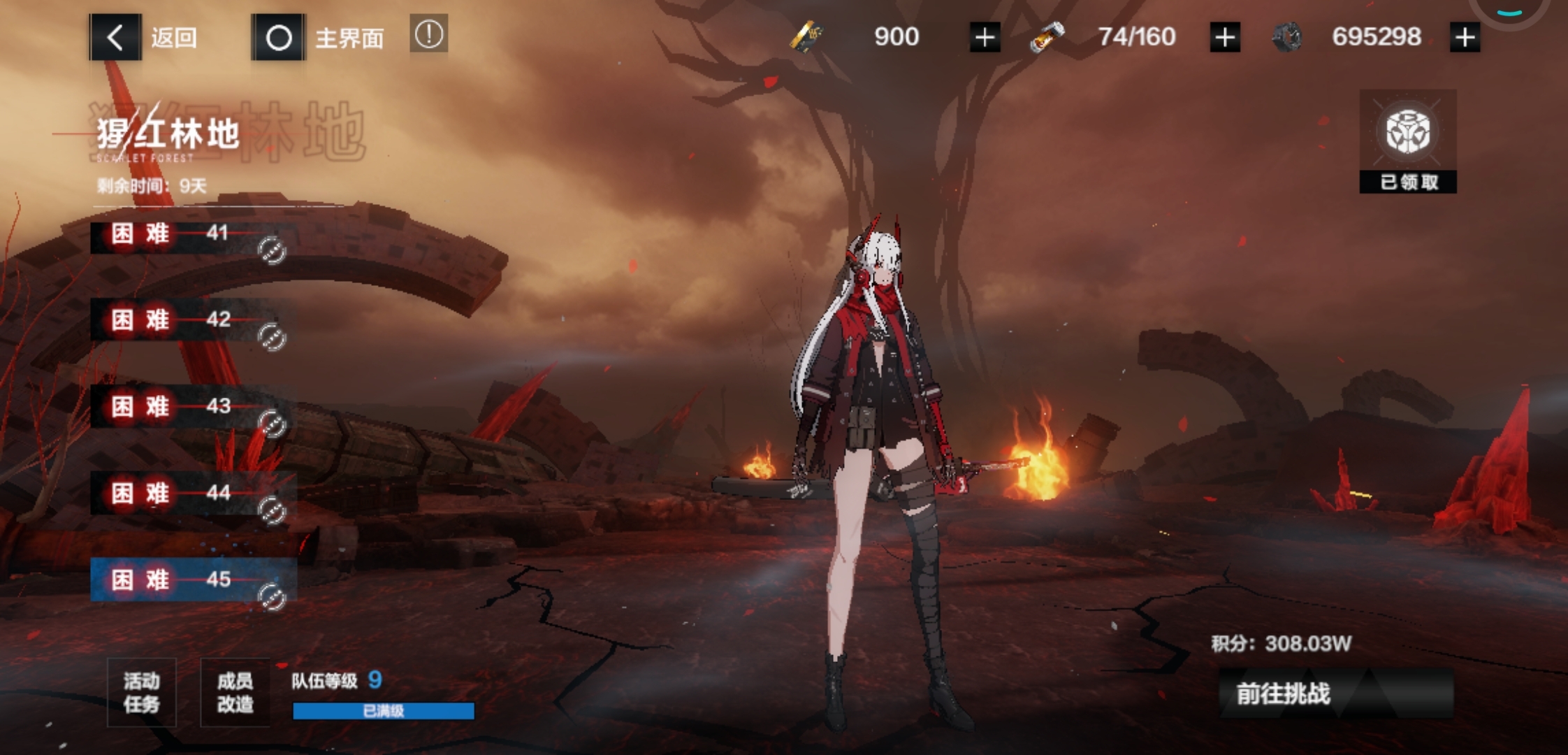Screen dimensions: 1568x755
Task: Open the 已领取 reward cube
Action: click(x=1407, y=141)
